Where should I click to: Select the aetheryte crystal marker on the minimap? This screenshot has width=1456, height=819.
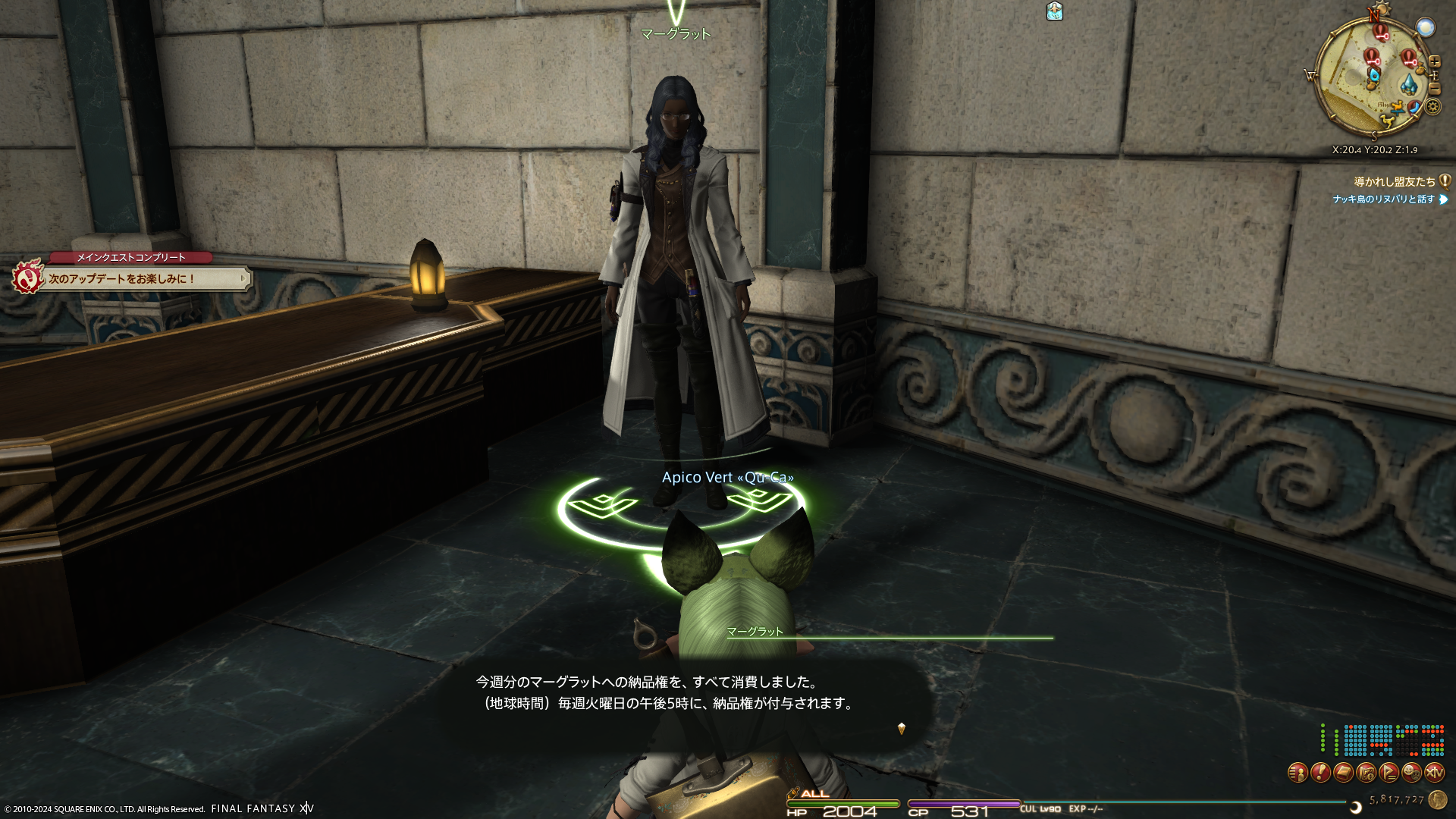point(1408,84)
